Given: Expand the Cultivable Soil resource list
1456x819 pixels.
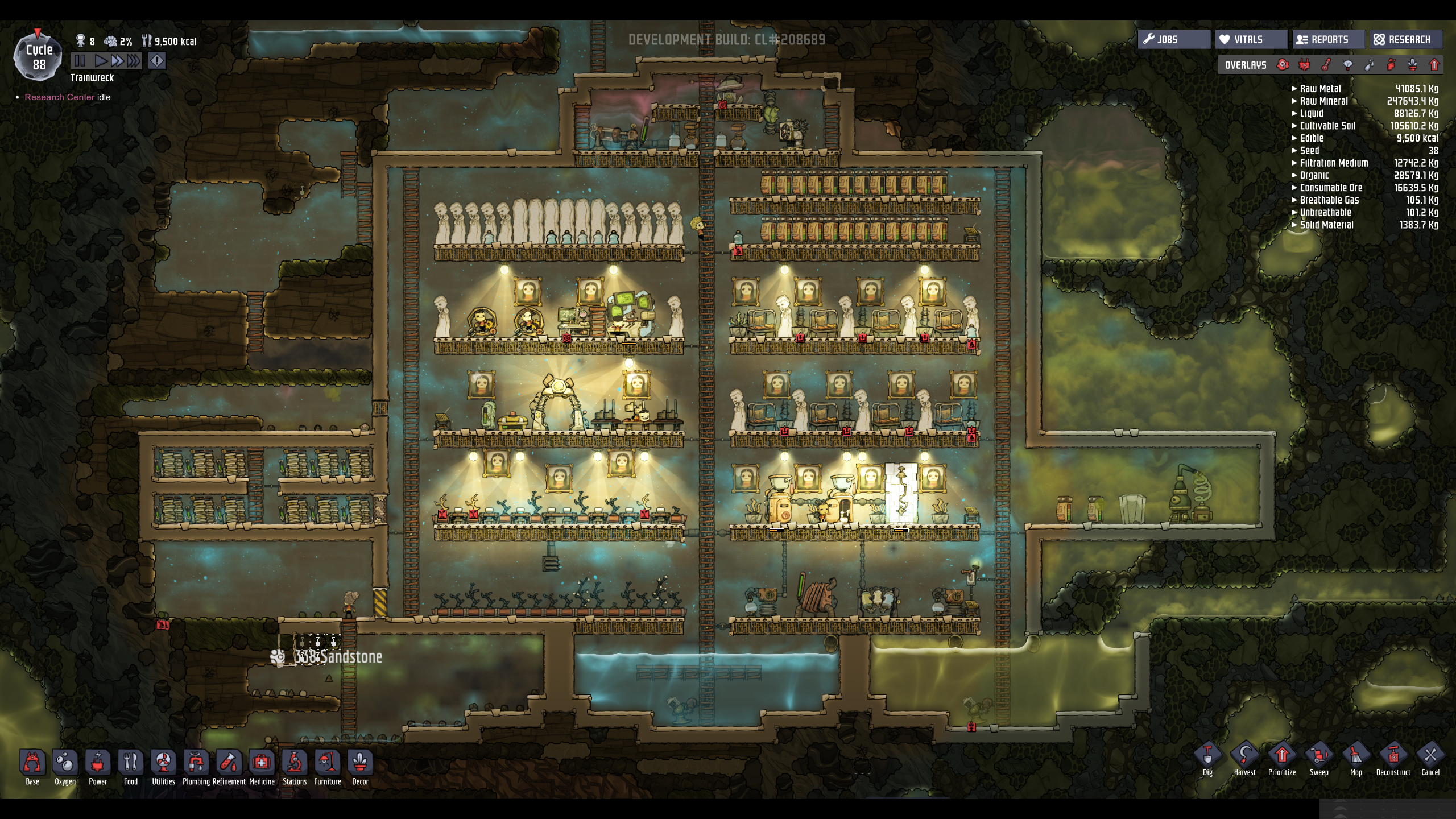Looking at the screenshot, I should coord(1327,126).
